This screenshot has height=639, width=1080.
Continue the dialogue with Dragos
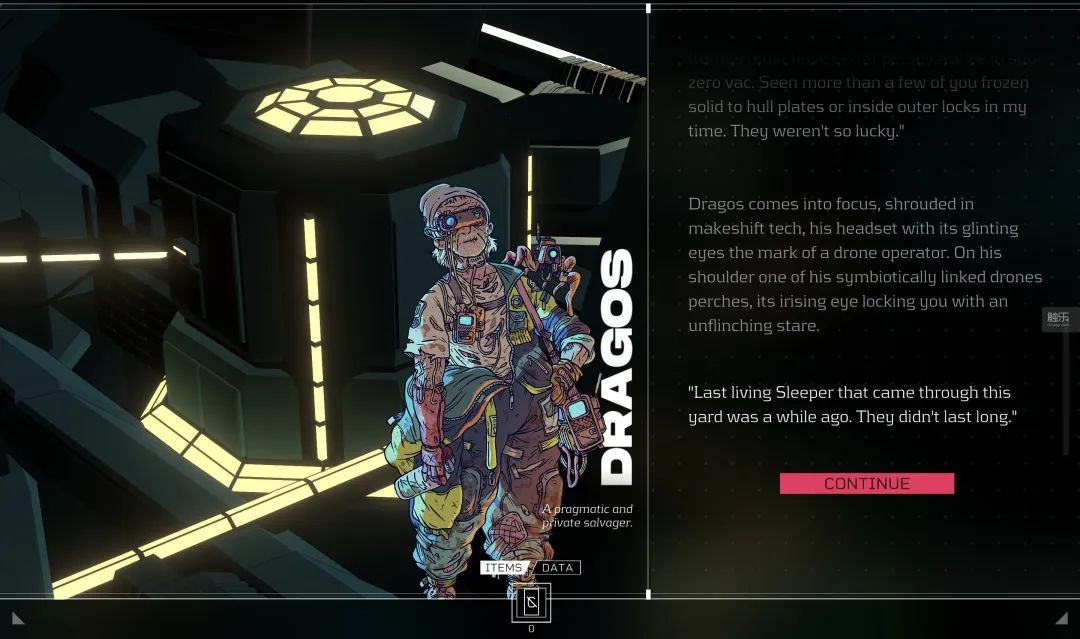(x=866, y=484)
